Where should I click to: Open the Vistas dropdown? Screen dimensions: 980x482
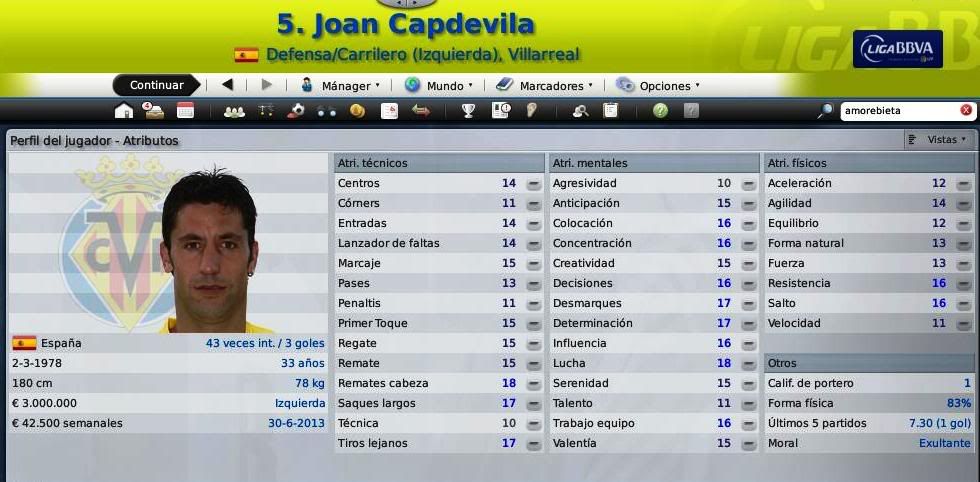coord(938,140)
